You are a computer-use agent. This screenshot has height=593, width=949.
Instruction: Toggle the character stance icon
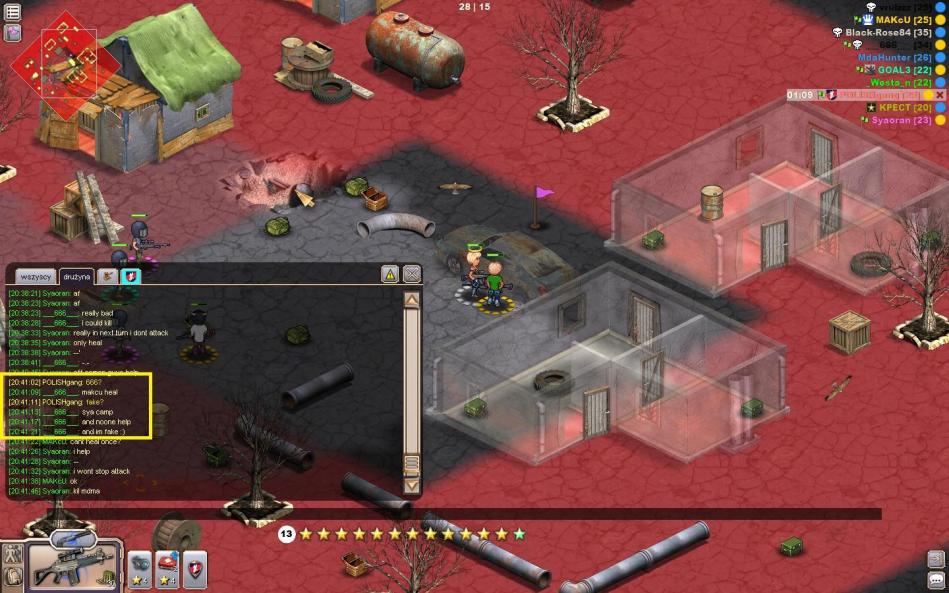coord(13,553)
